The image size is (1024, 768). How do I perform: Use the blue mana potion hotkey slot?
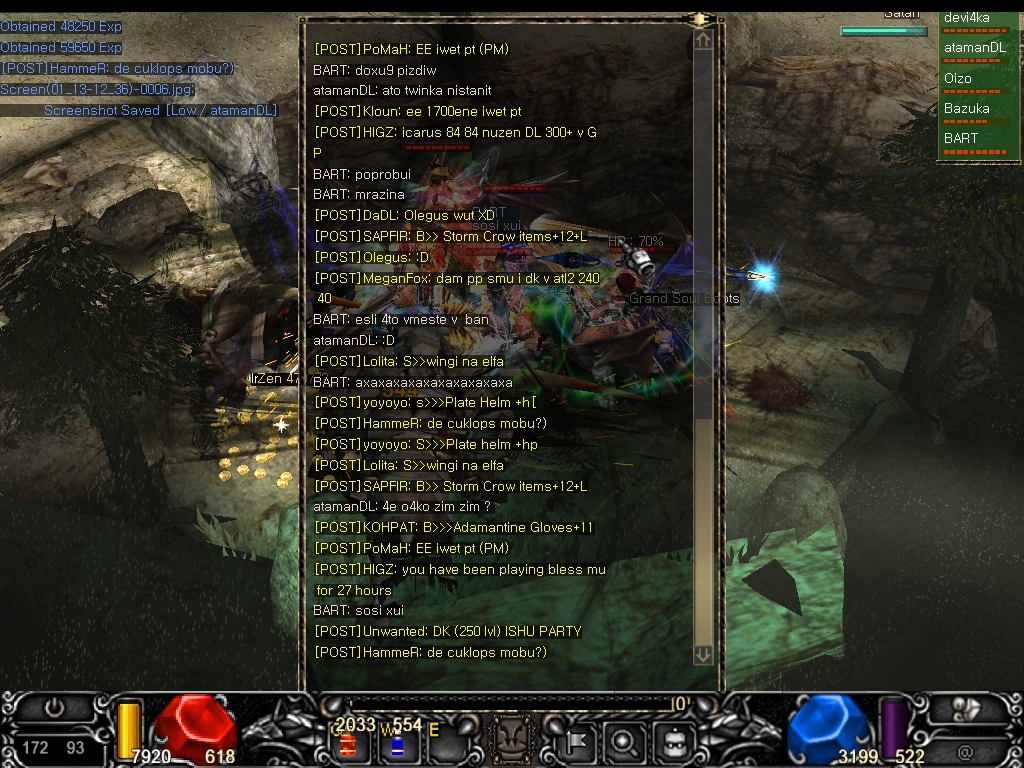tap(397, 744)
